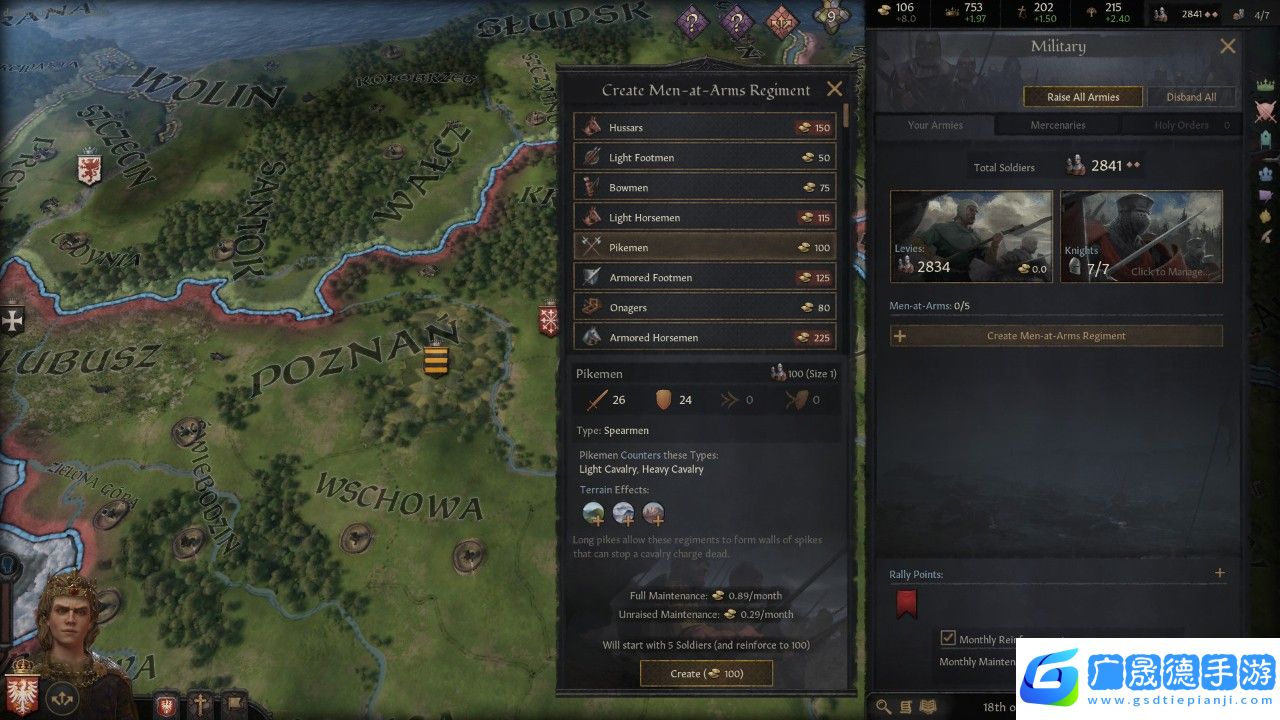Select Hussars regiment type

(705, 127)
